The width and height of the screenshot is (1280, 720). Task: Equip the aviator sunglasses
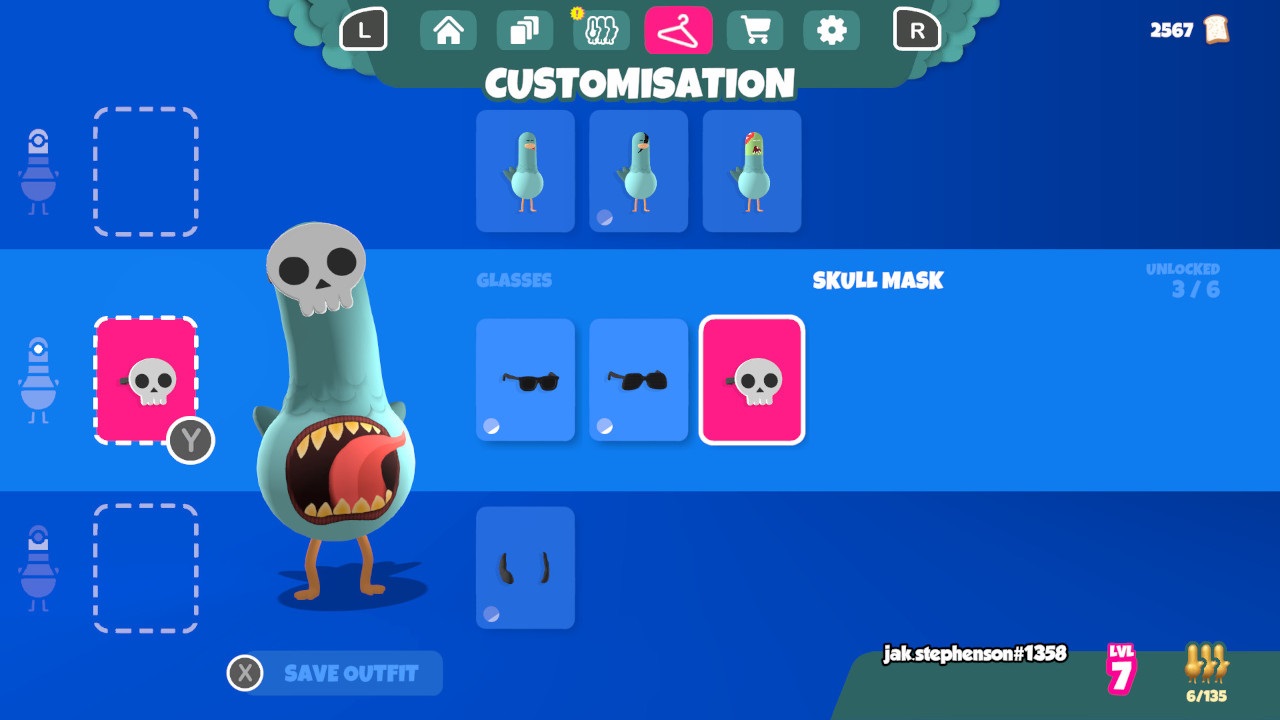638,379
